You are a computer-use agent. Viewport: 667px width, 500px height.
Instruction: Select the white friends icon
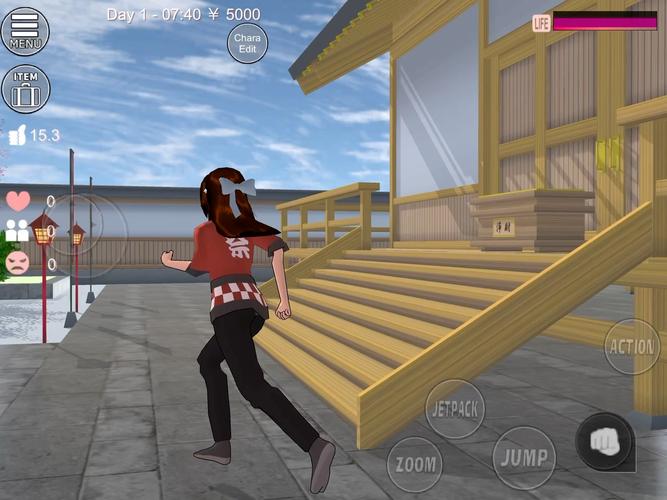tap(18, 231)
